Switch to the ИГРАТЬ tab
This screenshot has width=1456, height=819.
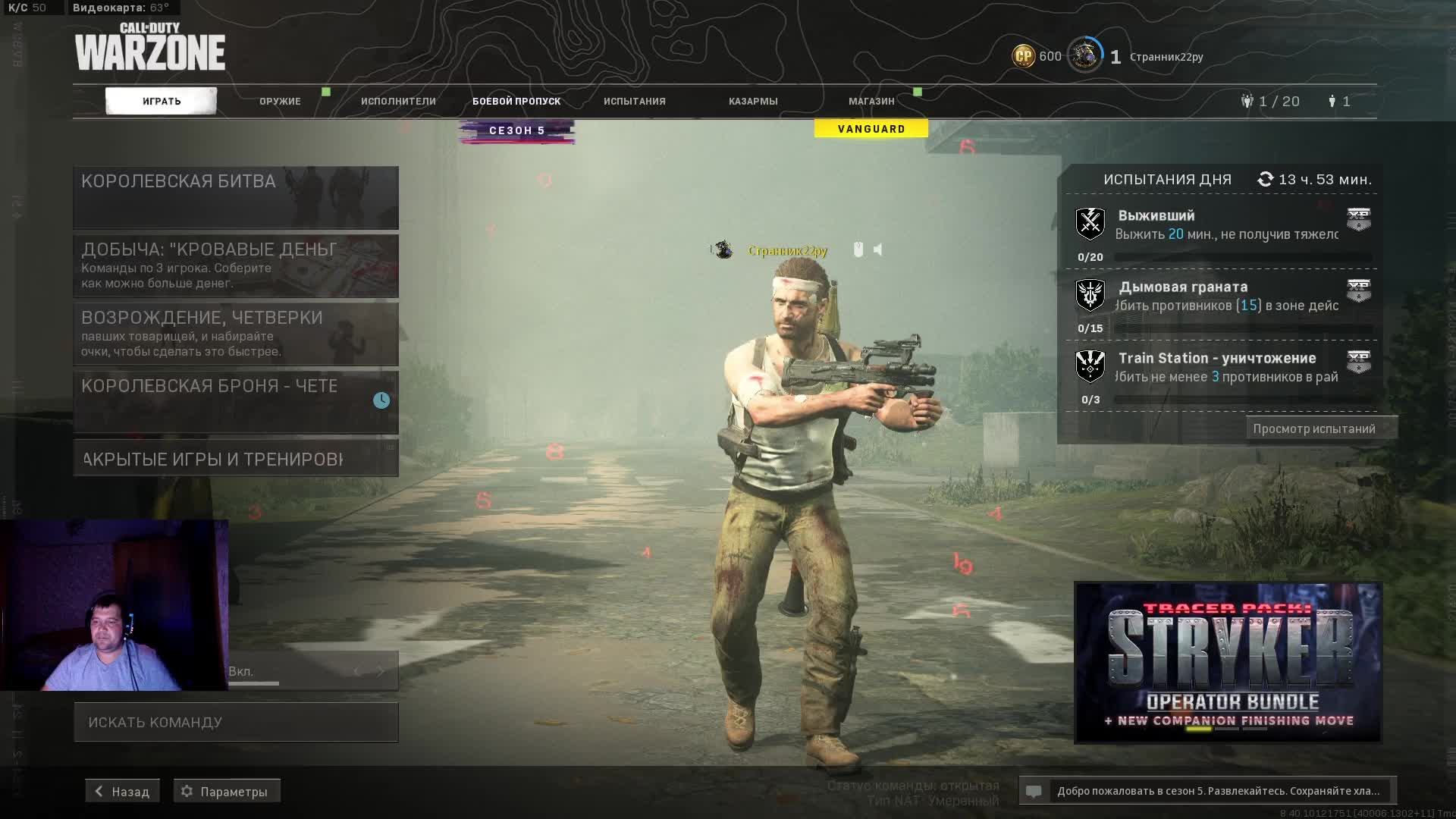161,101
